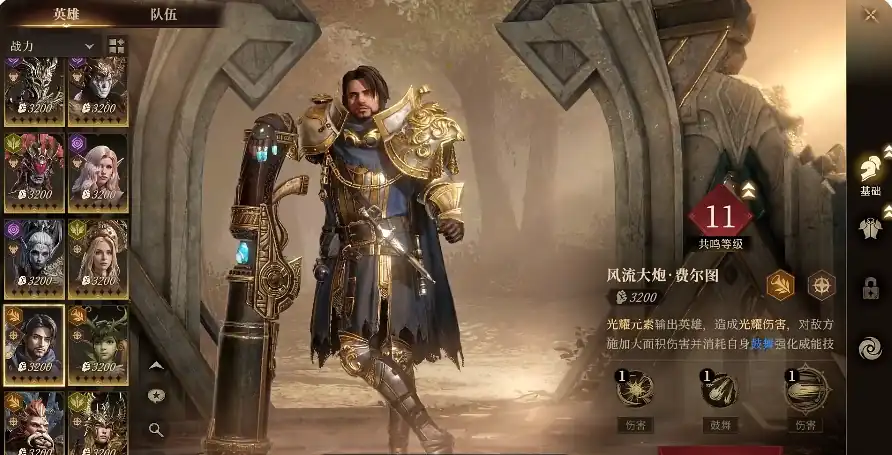The image size is (892, 455).
Task: Click the locked padlock side tab
Action: click(870, 288)
